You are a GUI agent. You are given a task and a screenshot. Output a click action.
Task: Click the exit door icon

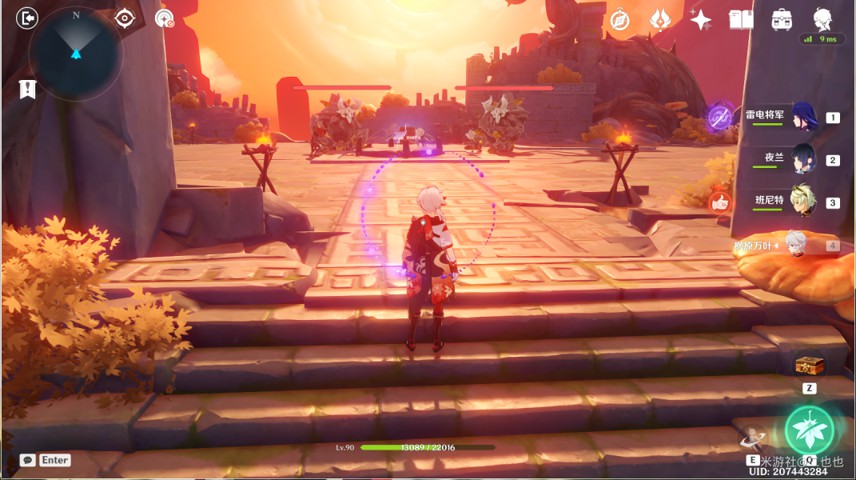[x=27, y=18]
